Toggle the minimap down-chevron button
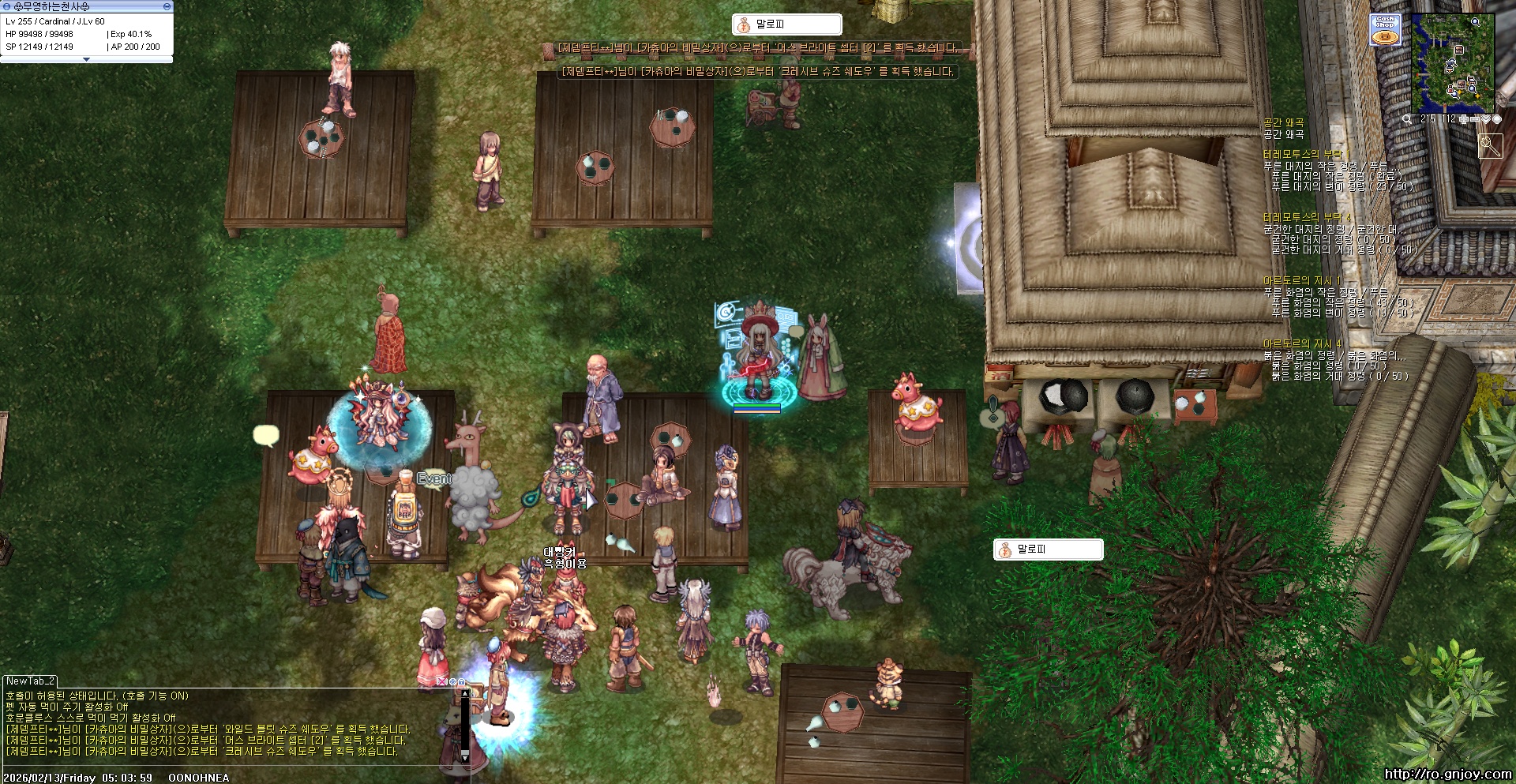Screen dimensions: 1516x784 (1485, 119)
